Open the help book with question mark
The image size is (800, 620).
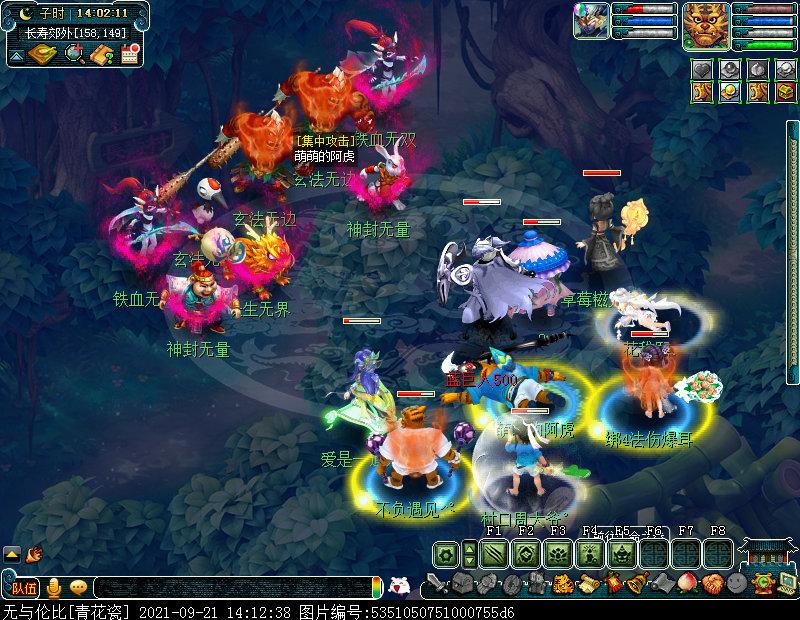pyautogui.click(x=101, y=54)
